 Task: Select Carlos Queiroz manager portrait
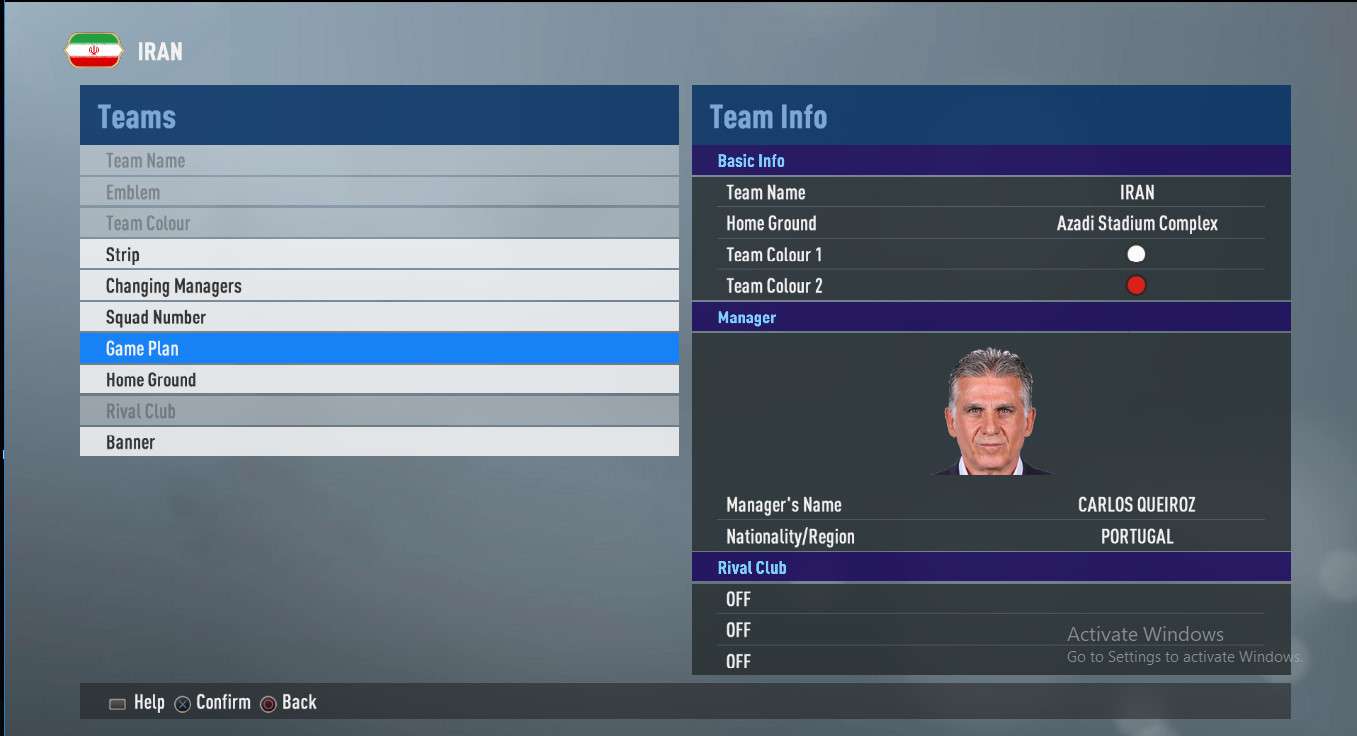(x=990, y=411)
